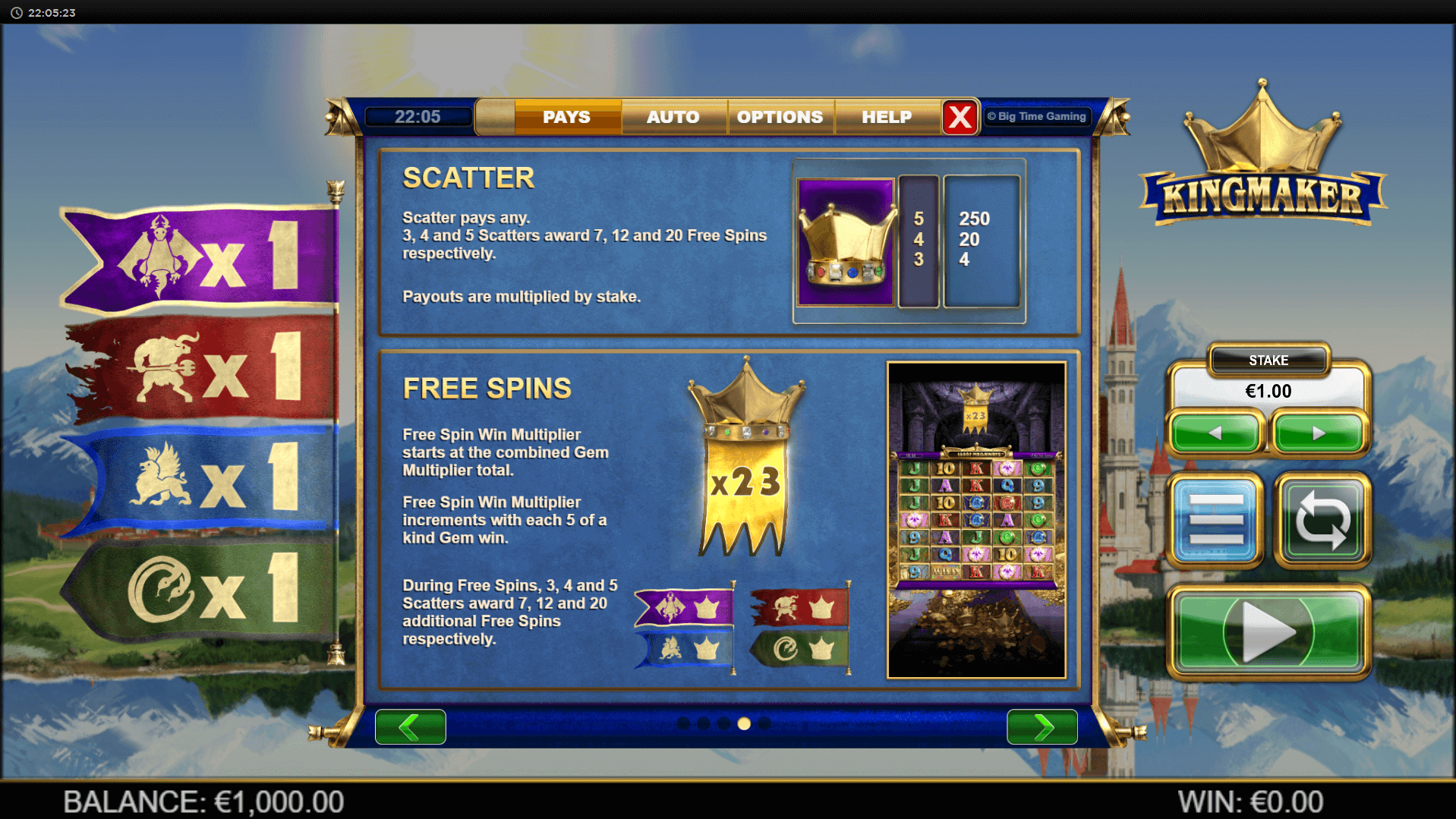The height and width of the screenshot is (819, 1456).
Task: Activate the autoplay loop button
Action: (x=1322, y=520)
